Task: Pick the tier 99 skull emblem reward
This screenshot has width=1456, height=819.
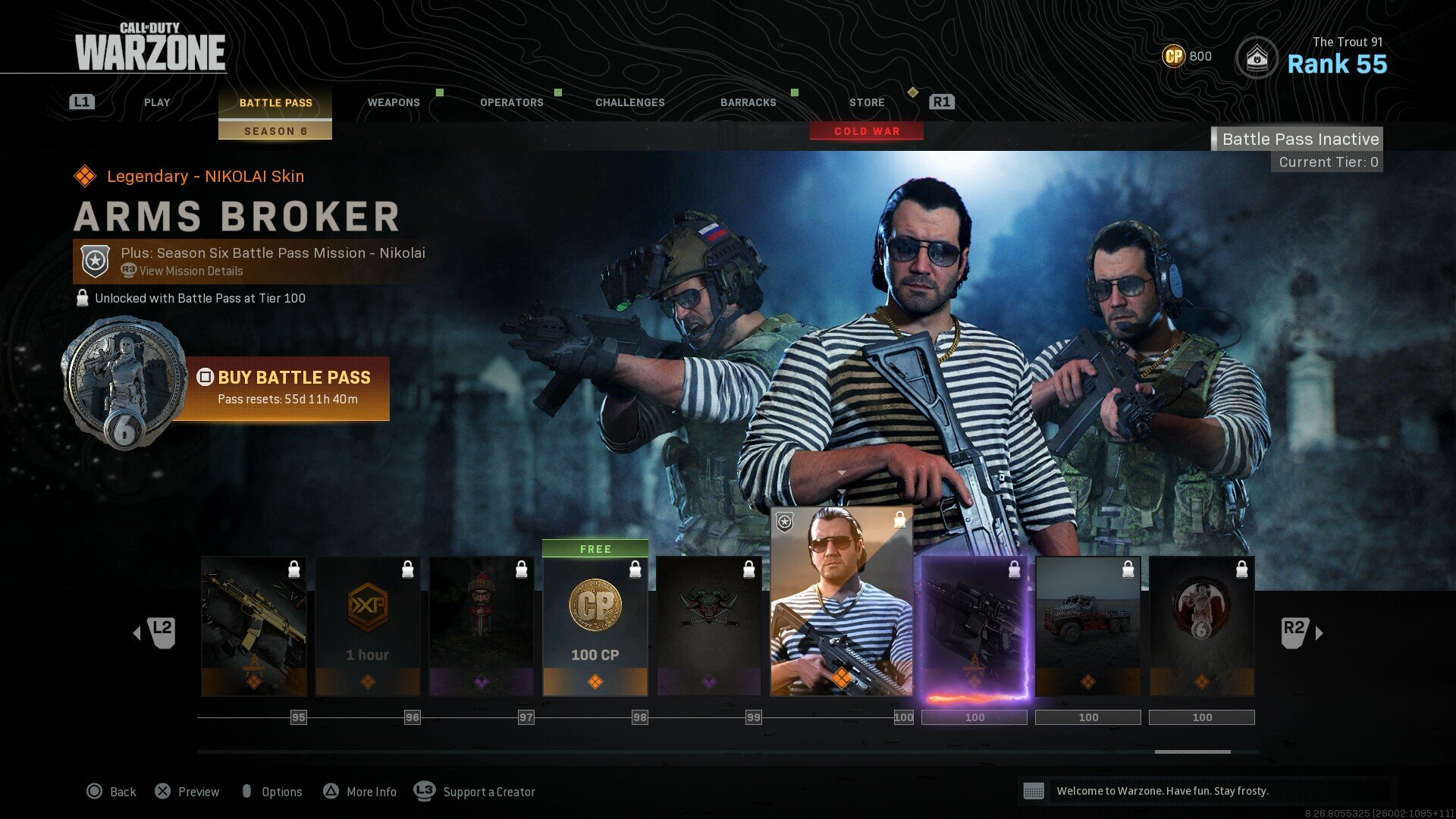Action: click(x=709, y=626)
